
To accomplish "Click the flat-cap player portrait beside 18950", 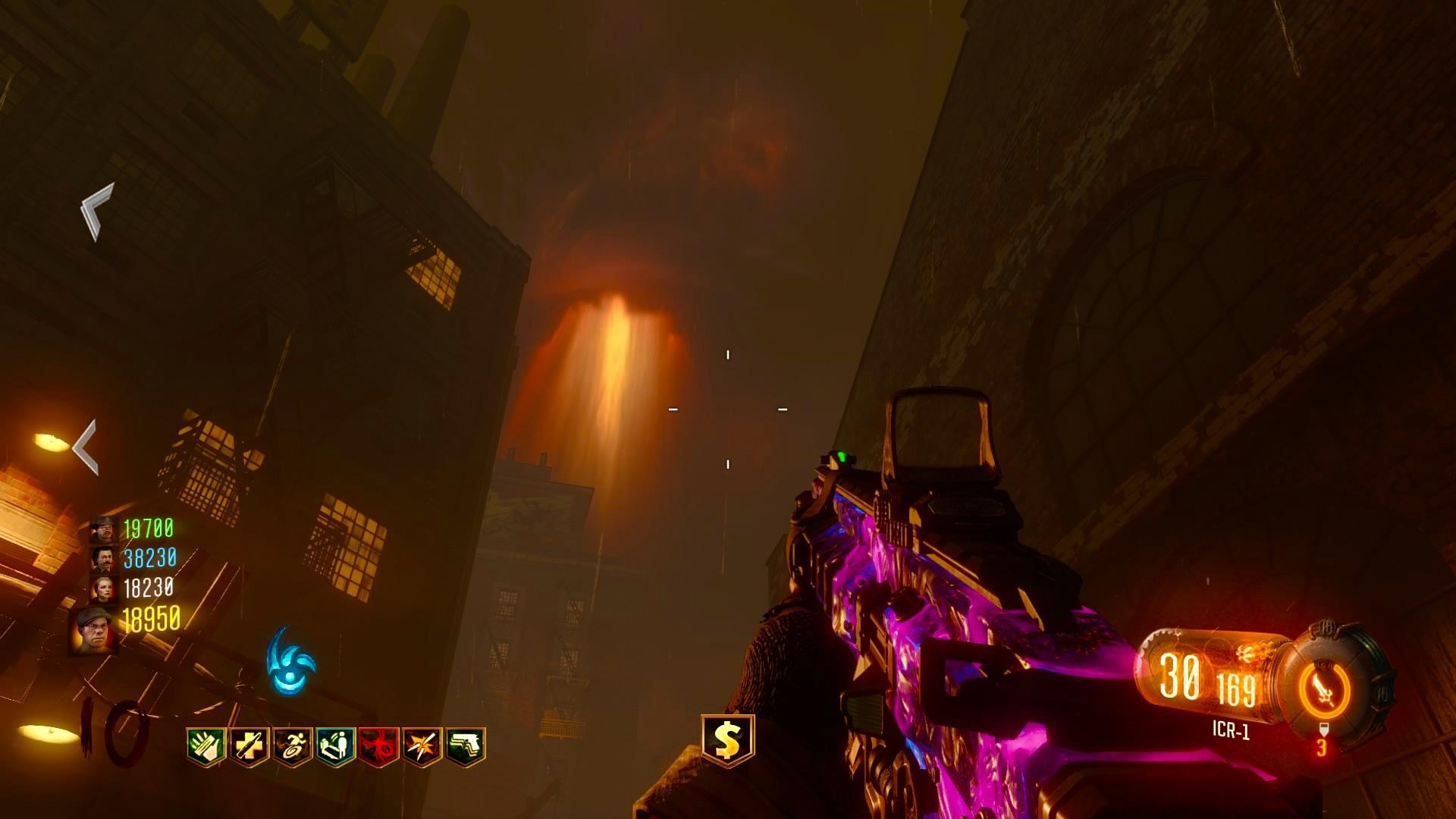I will [x=95, y=631].
